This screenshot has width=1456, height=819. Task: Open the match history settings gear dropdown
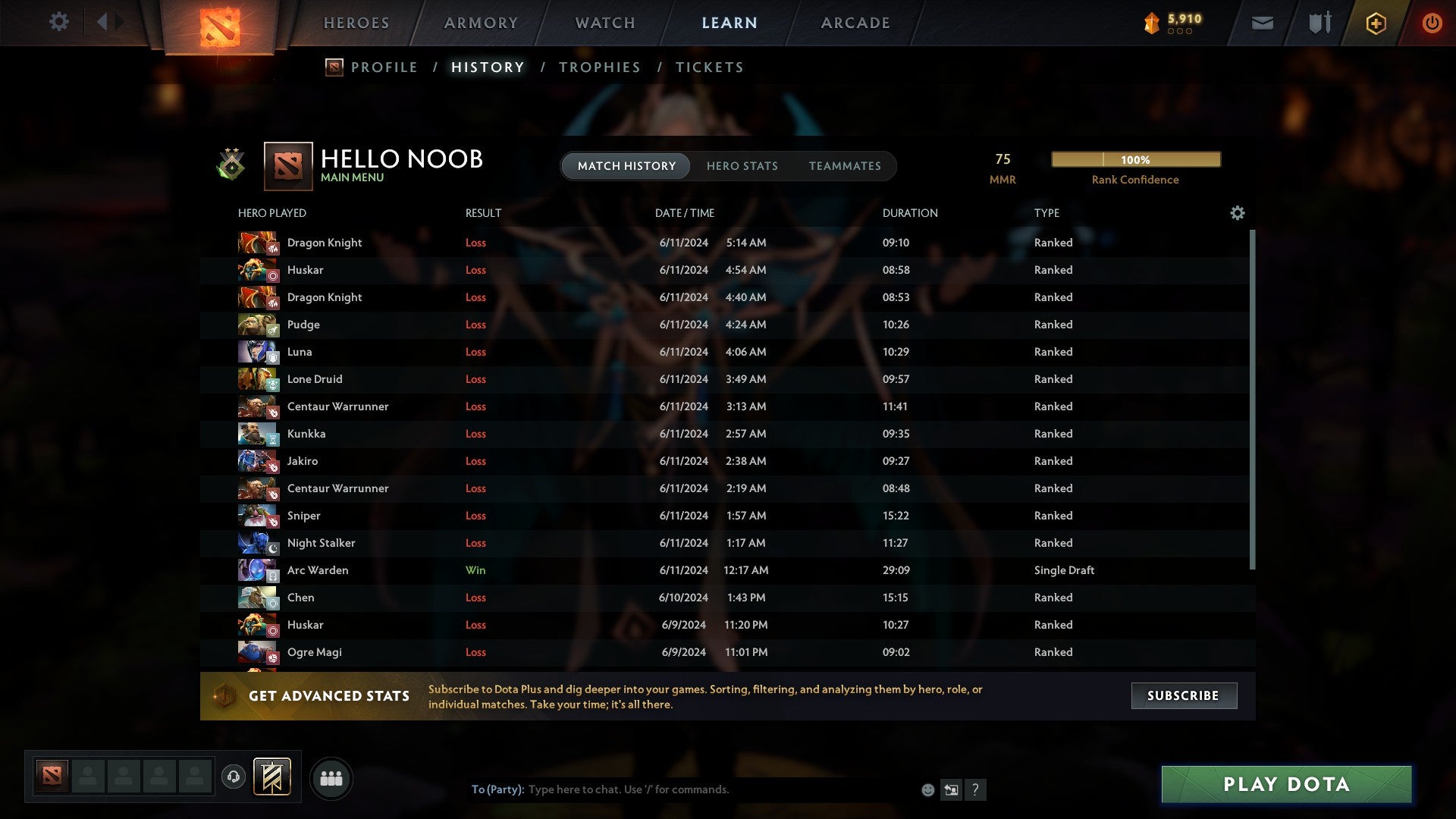pyautogui.click(x=1238, y=213)
